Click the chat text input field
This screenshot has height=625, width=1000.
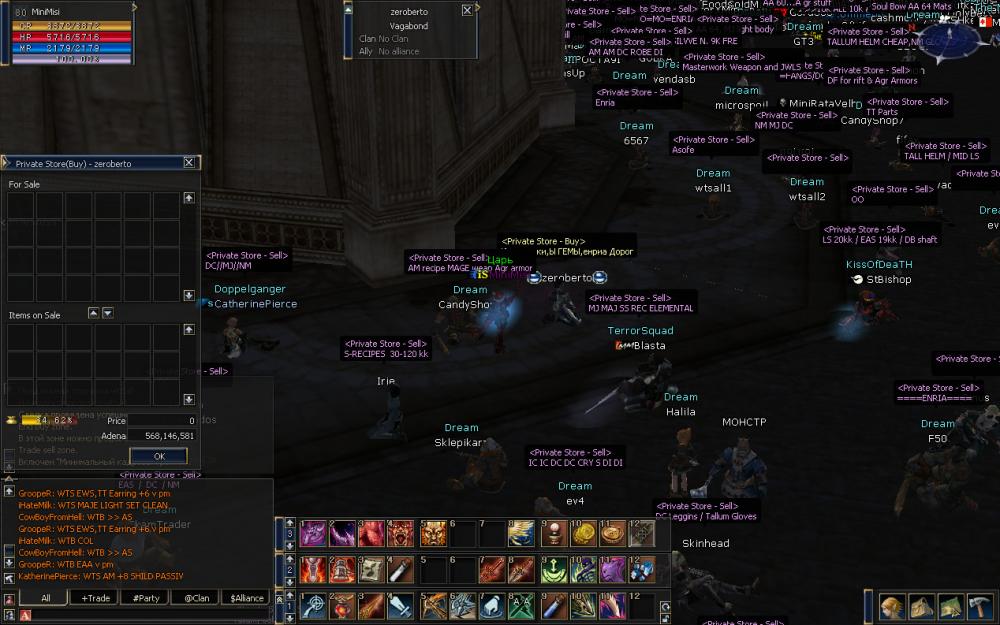point(140,615)
